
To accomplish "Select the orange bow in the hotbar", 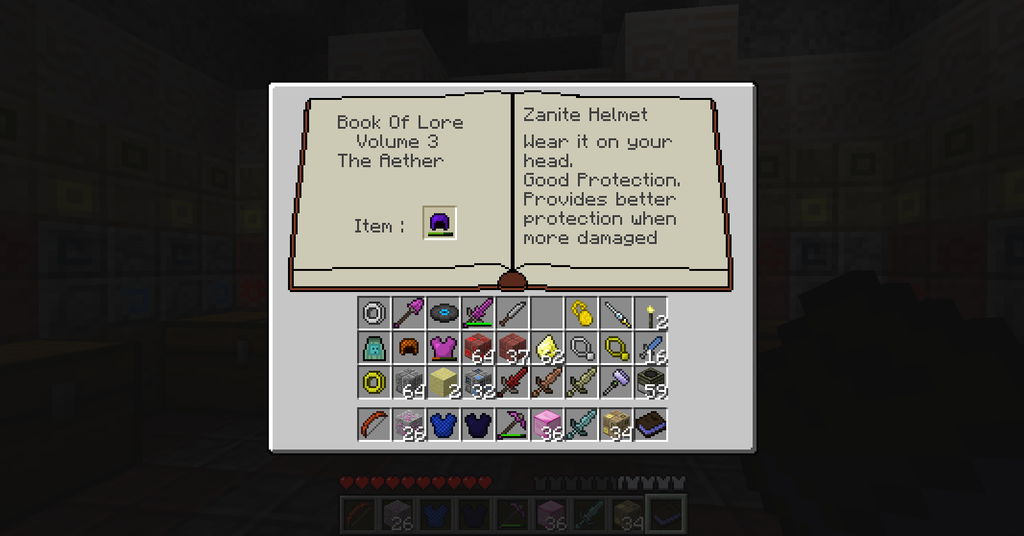I will point(374,424).
